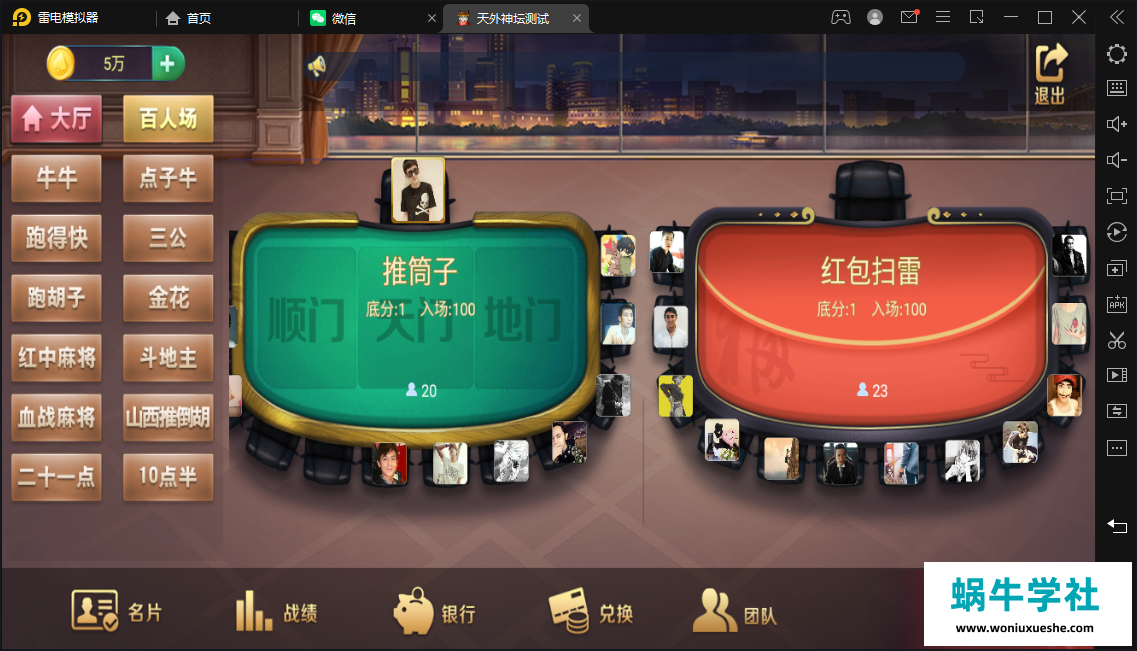
Task: Open the 斗地主 game category
Action: 168,357
